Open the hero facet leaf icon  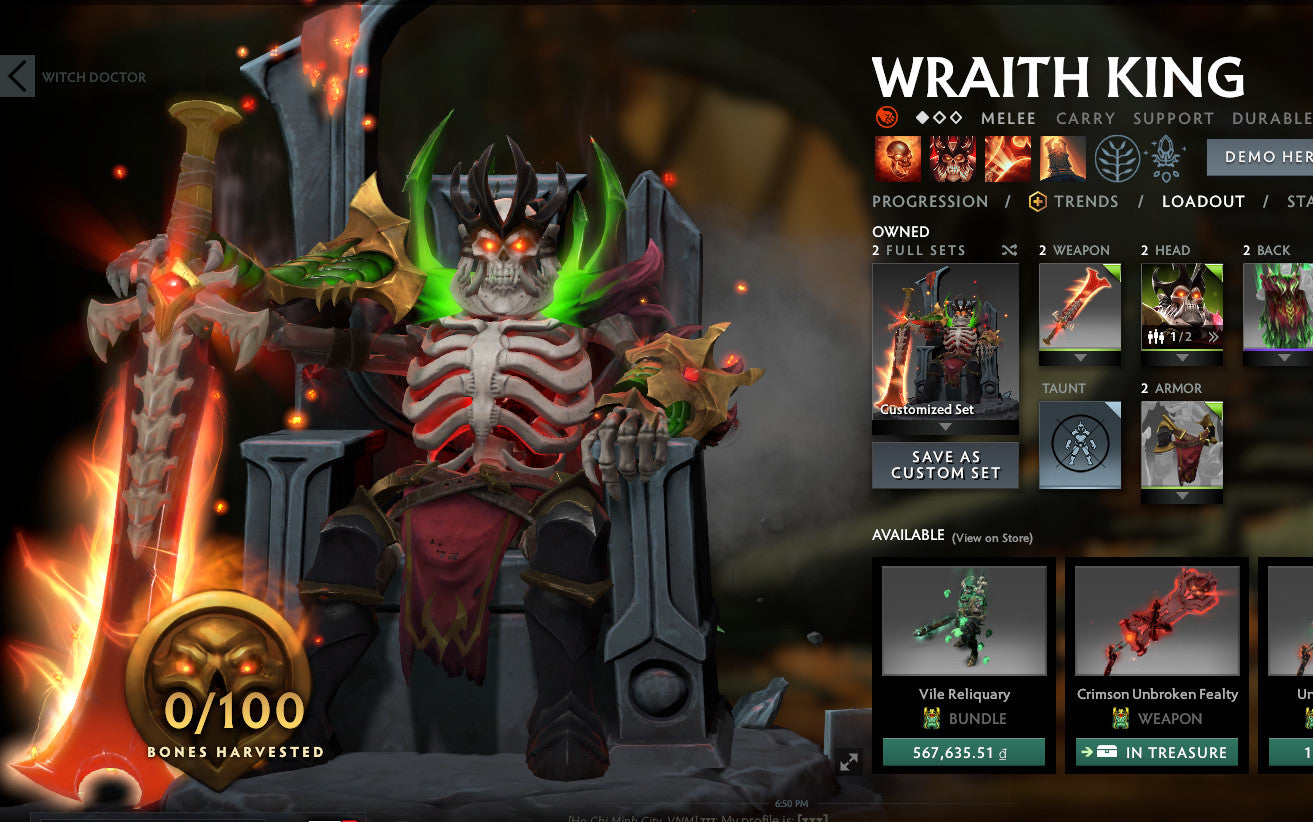pos(1117,158)
